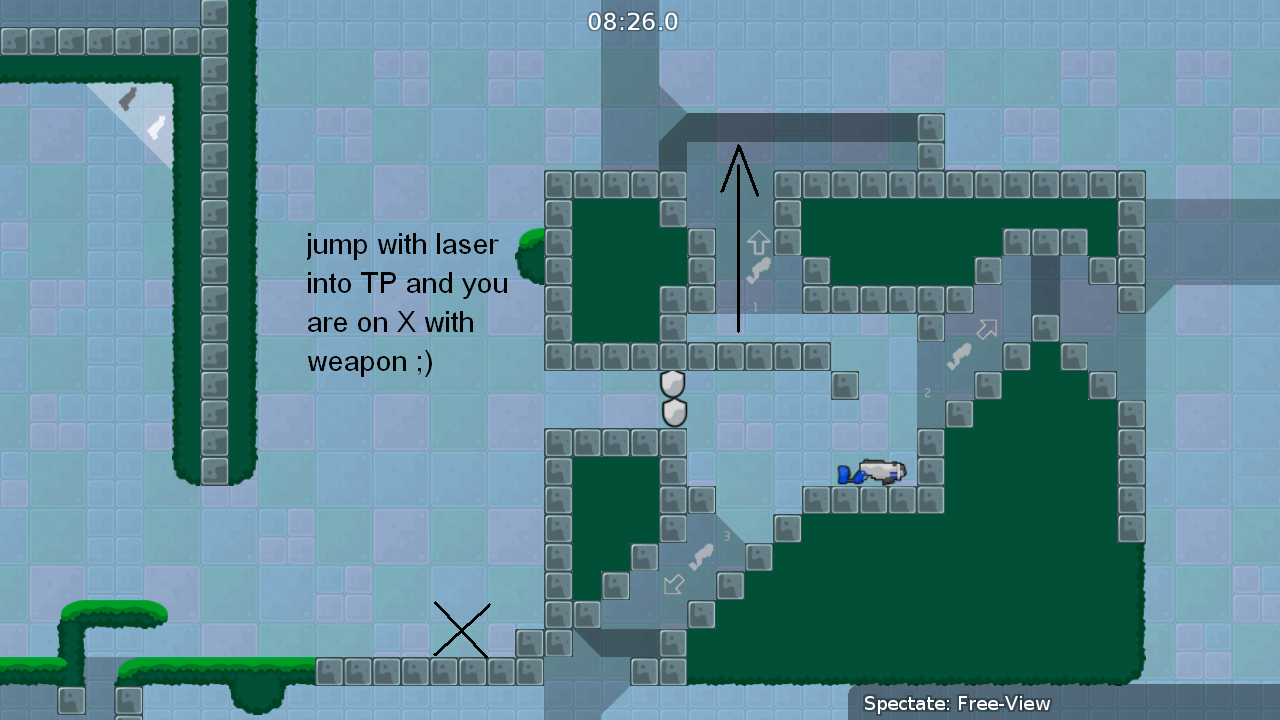This screenshot has height=720, width=1280.
Task: Select the upper armor shield pickup
Action: (672, 383)
